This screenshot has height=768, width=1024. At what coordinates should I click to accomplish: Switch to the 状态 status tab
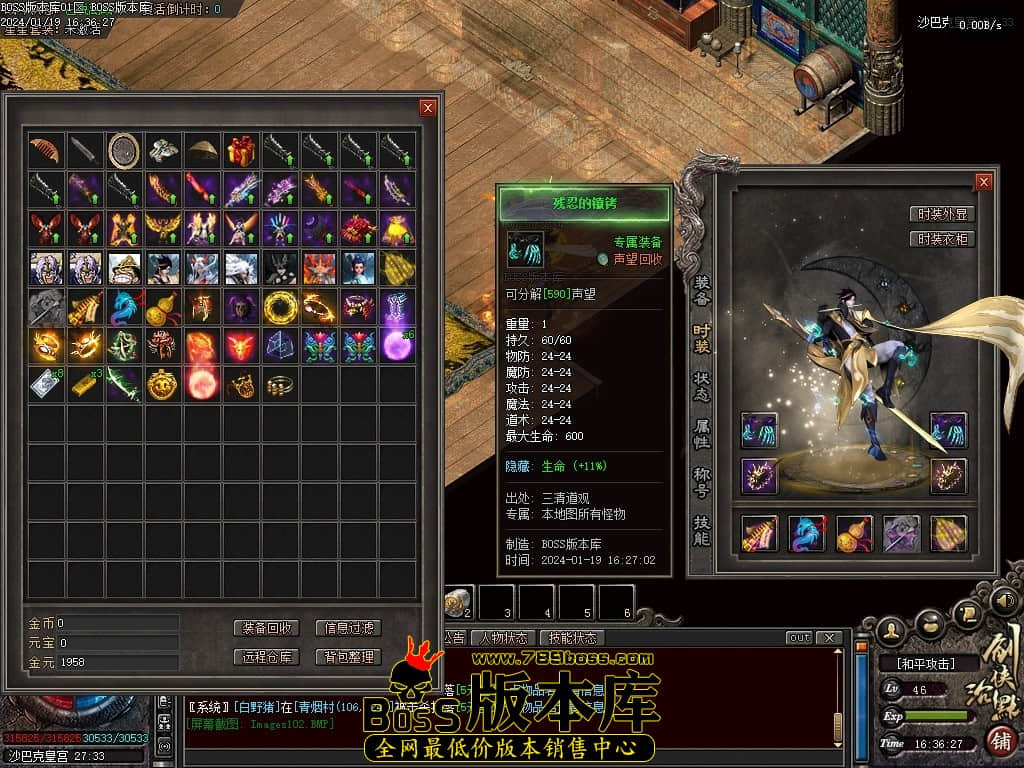click(x=702, y=388)
